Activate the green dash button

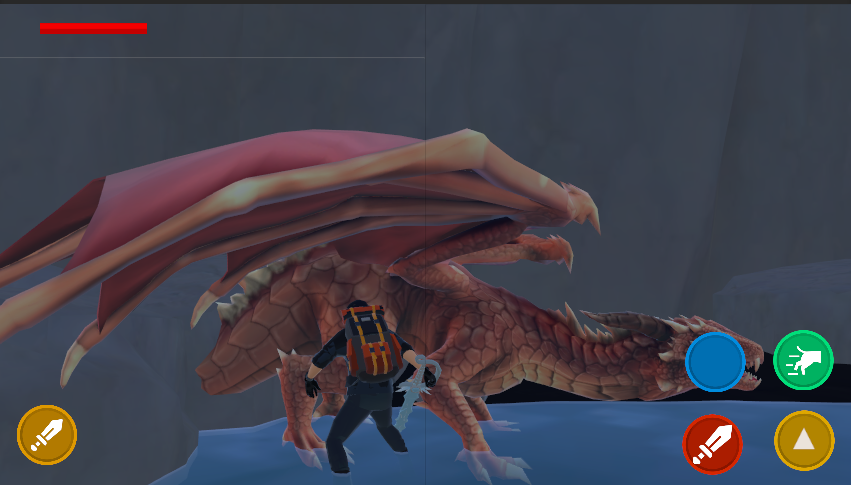click(803, 360)
